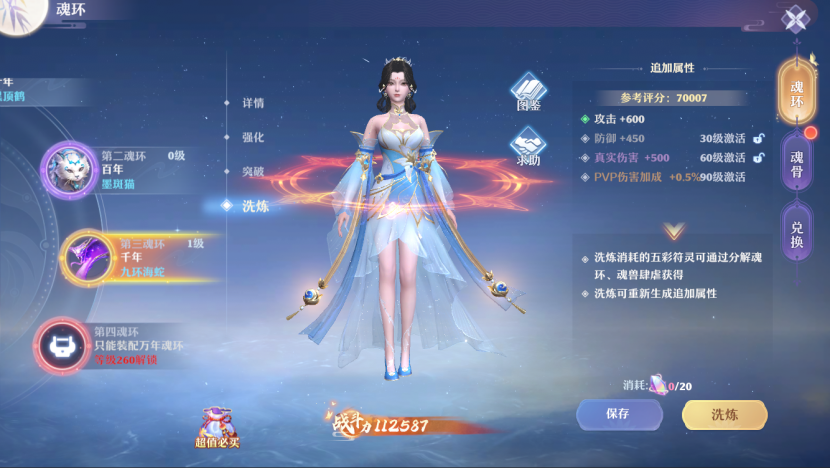831x468 pixels.
Task: Select the second soul ring 墨斑猫
Action: [68, 170]
